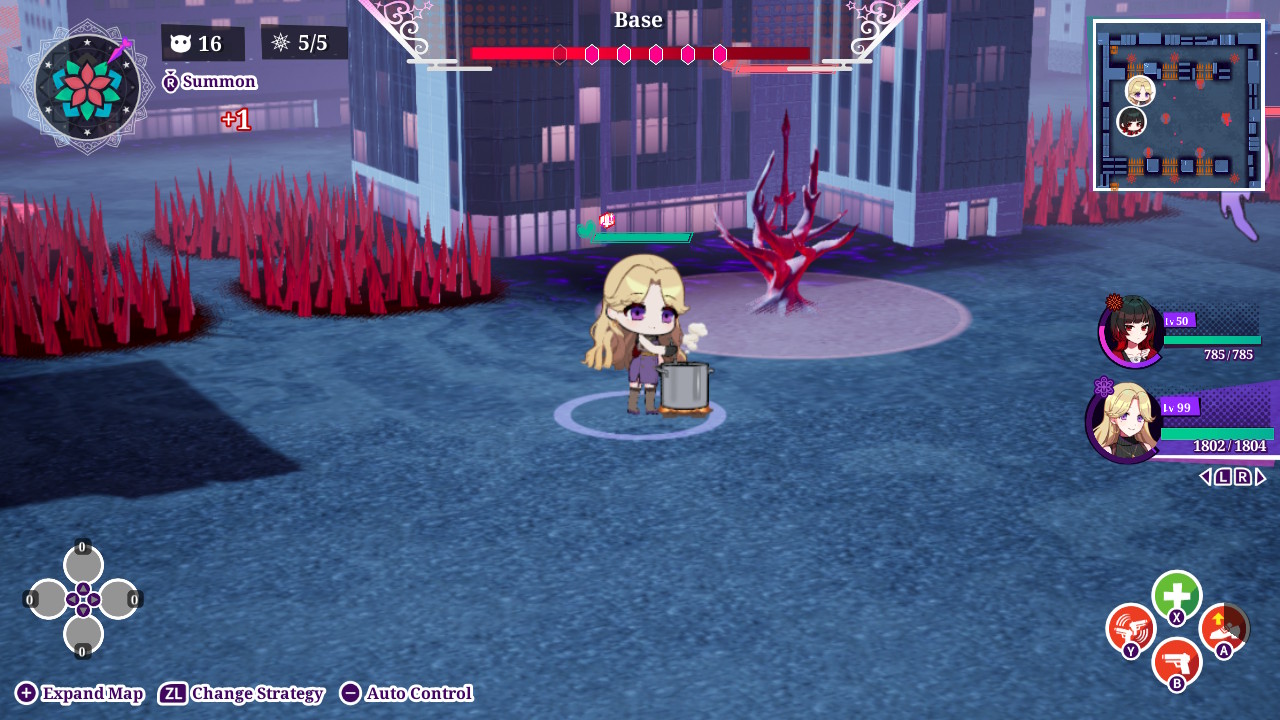Screen dimensions: 1280x720
Task: Click the up arrow on the summon D-pad
Action: pyautogui.click(x=82, y=563)
